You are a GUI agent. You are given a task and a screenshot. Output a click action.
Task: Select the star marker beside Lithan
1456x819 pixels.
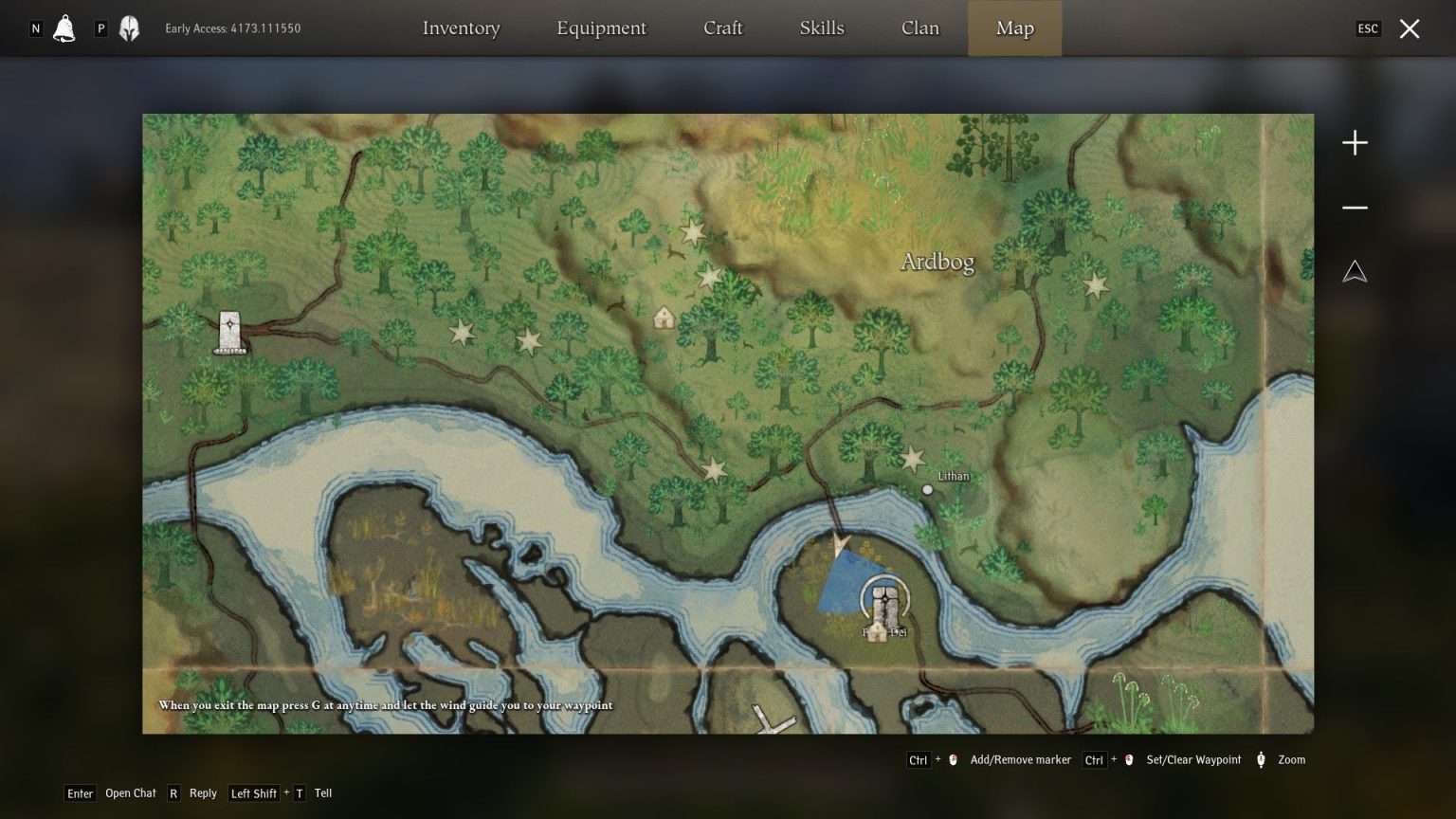tap(913, 459)
